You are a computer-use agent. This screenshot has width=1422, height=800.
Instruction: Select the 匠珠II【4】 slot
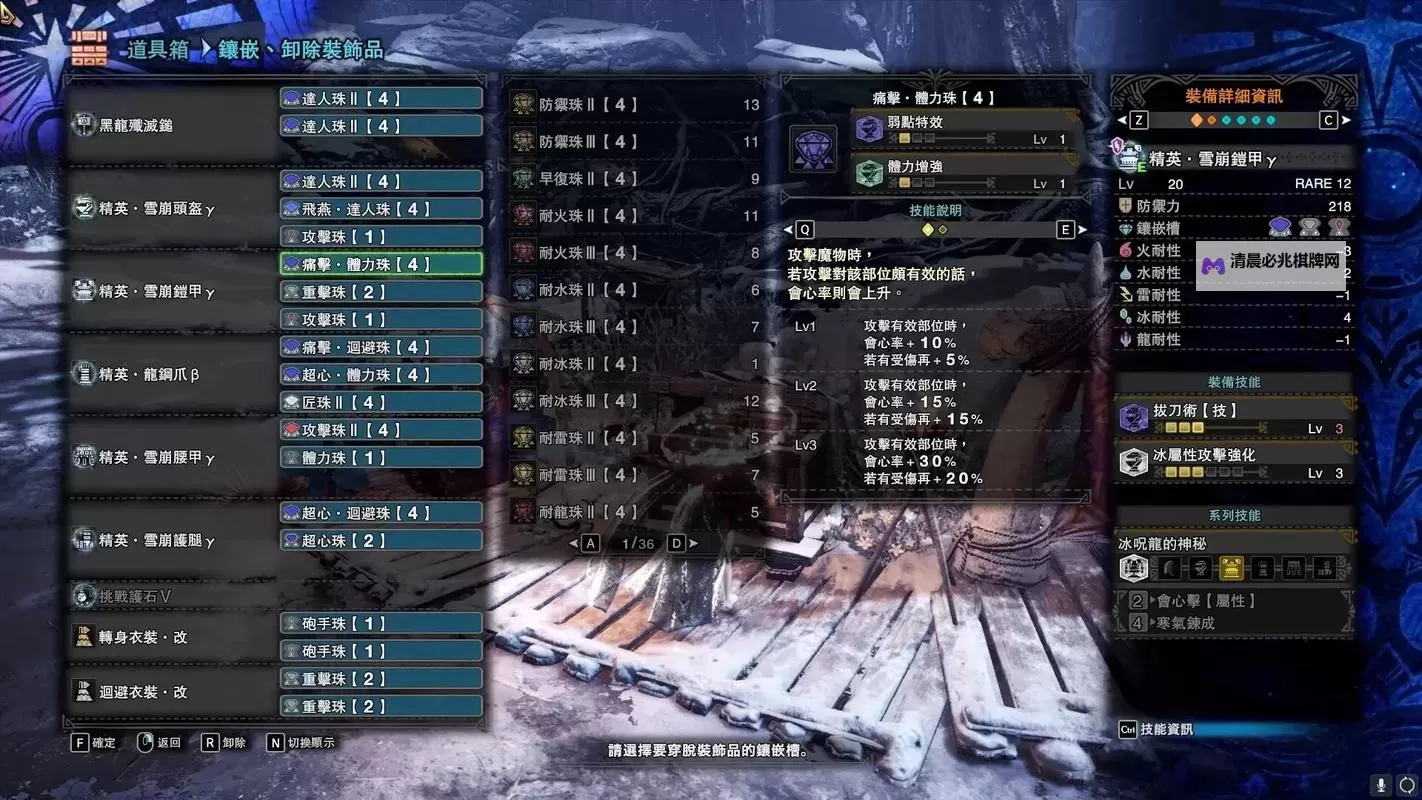point(381,402)
